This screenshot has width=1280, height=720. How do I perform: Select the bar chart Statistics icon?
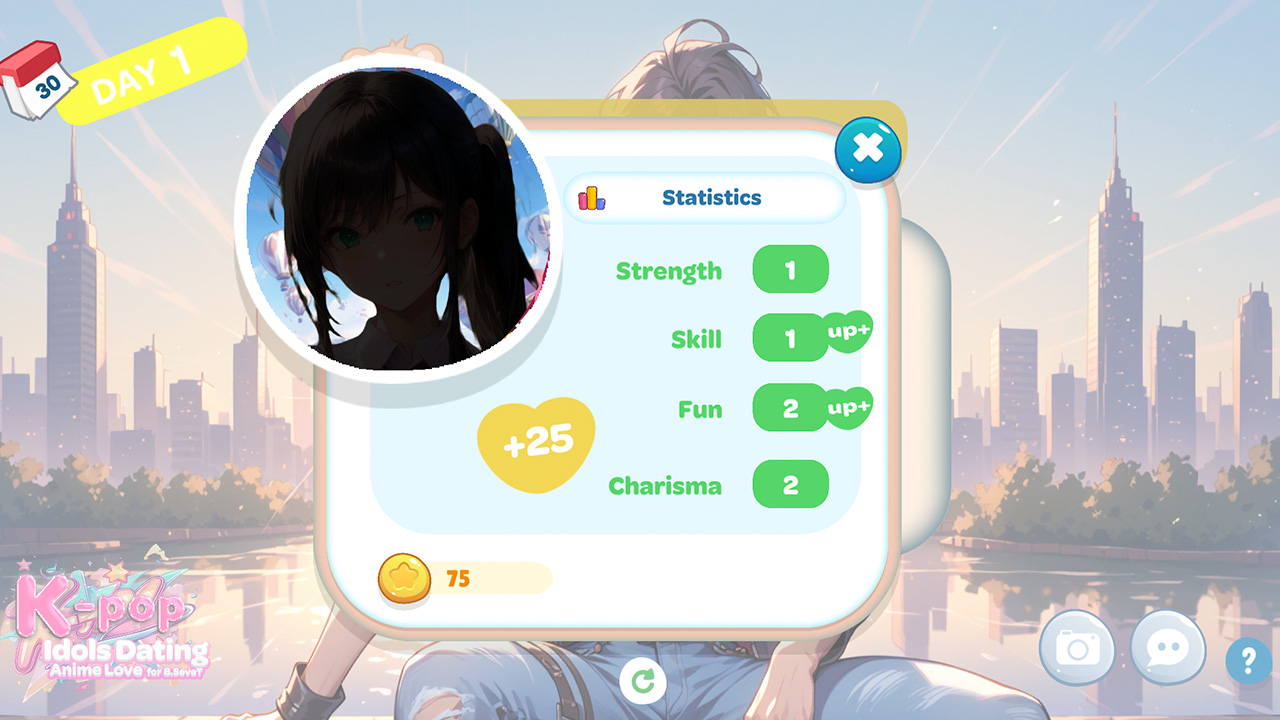tap(592, 198)
